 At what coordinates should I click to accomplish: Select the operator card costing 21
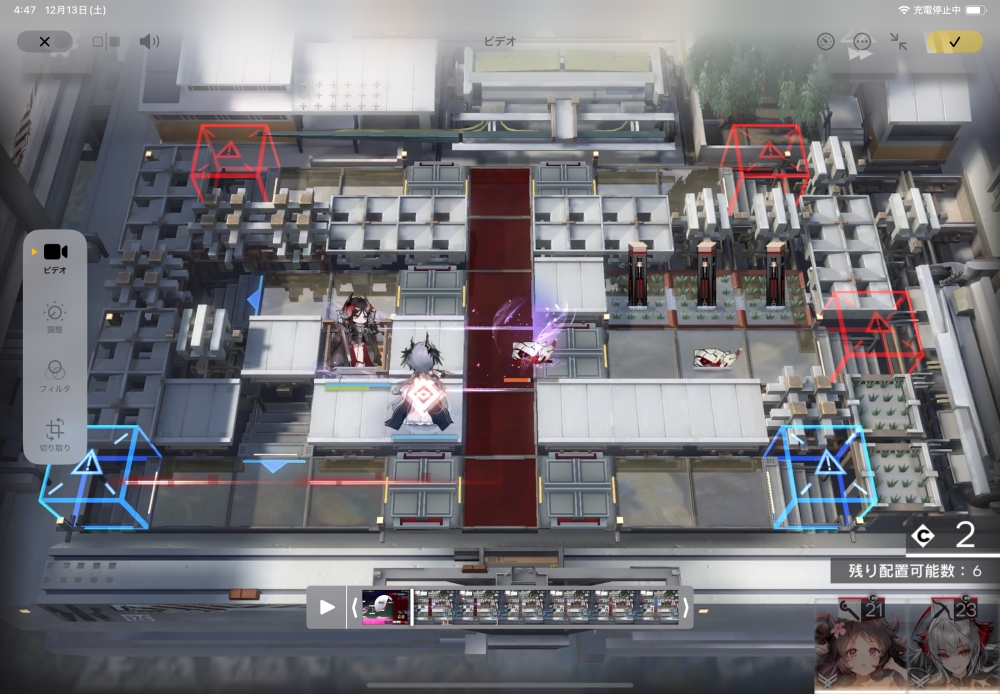(858, 648)
